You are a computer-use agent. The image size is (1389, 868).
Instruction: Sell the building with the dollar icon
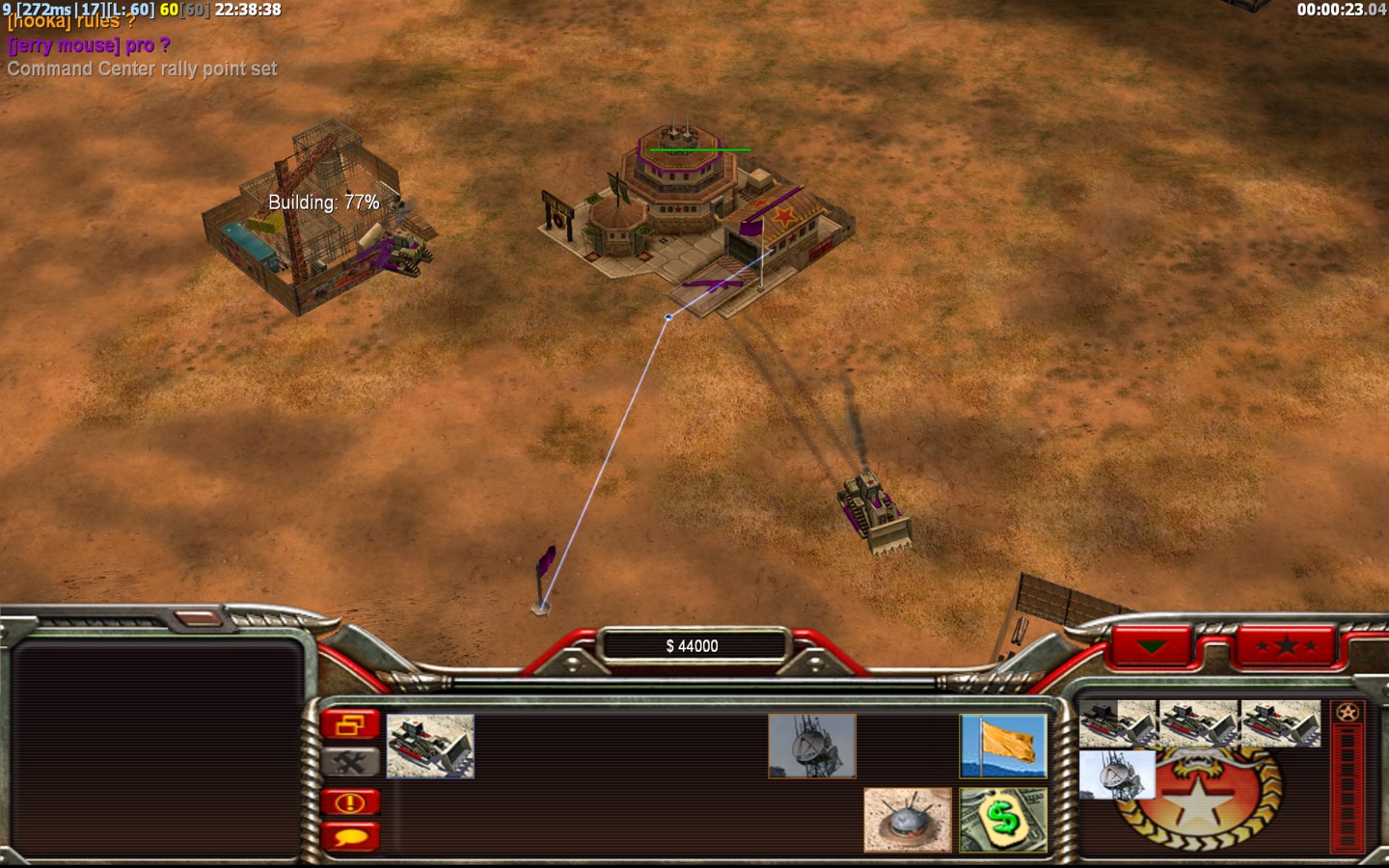coord(1003,820)
